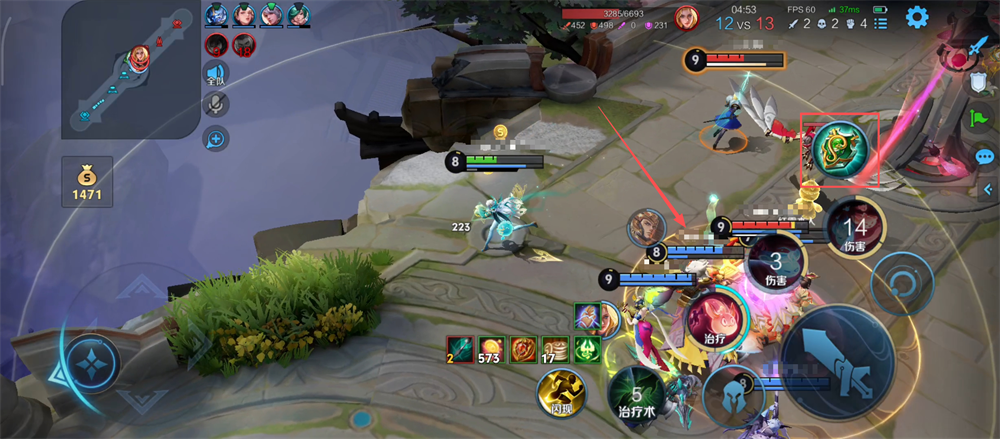Image resolution: width=1000 pixels, height=439 pixels.
Task: Open the quick chat plus bubble
Action: pos(215,139)
